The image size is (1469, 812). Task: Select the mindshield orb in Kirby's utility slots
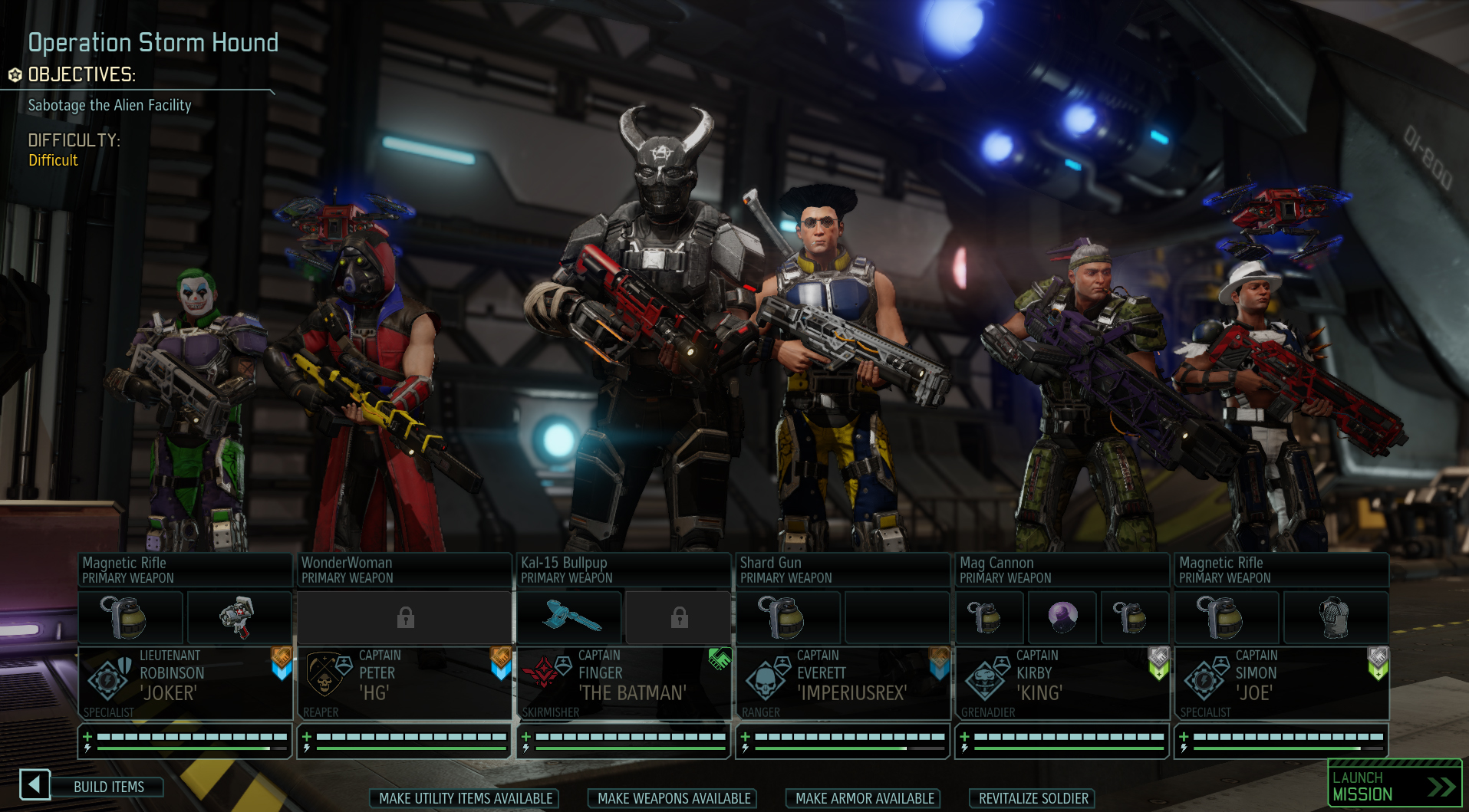[1062, 617]
